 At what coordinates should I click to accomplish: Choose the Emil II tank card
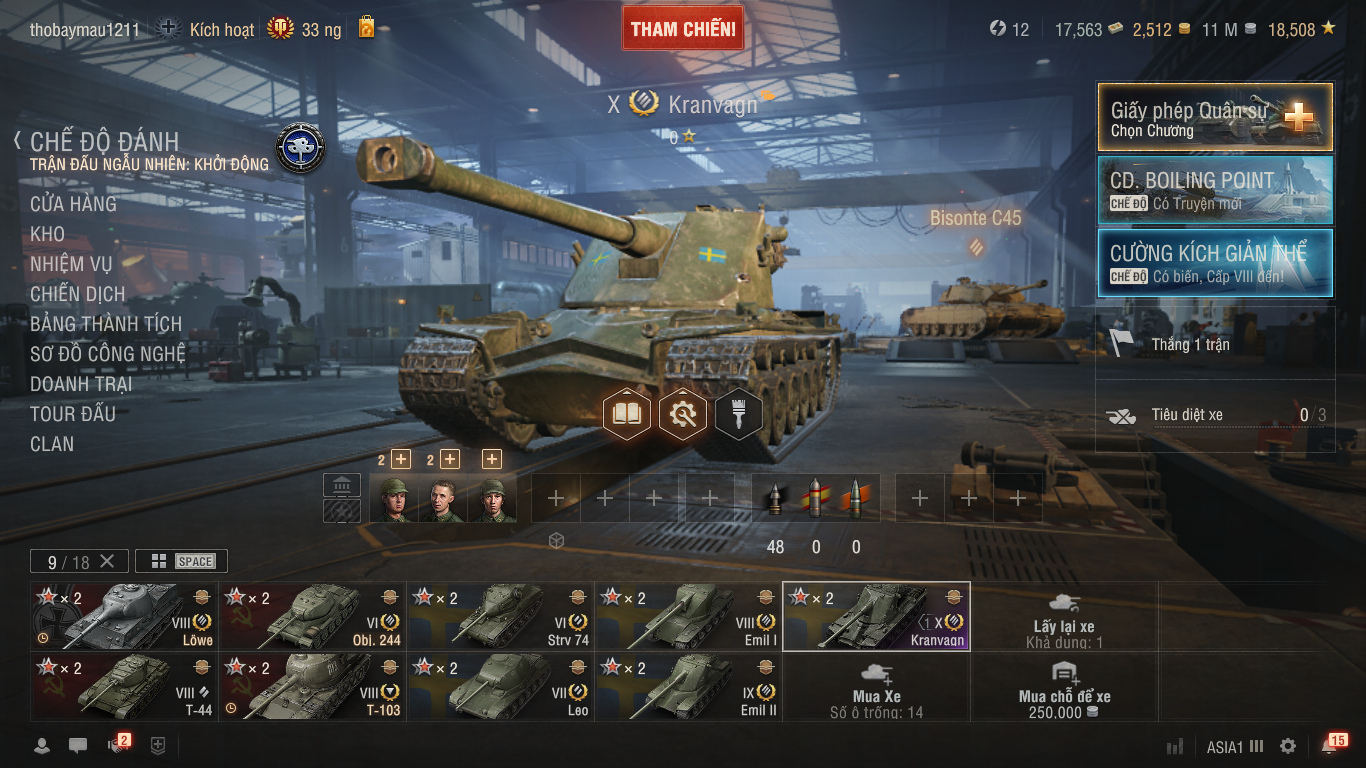pos(688,687)
